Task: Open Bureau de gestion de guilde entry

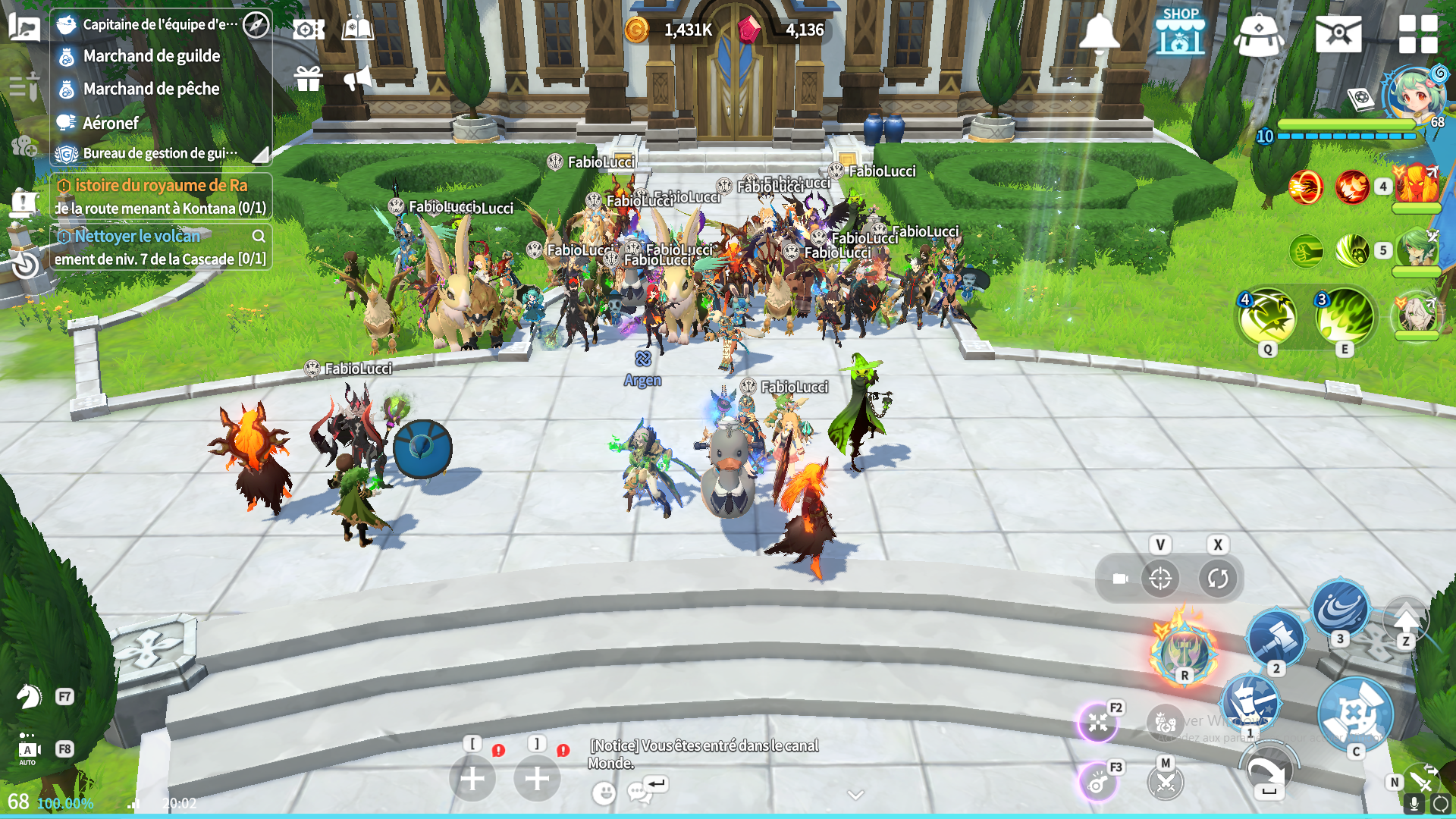Action: (159, 153)
